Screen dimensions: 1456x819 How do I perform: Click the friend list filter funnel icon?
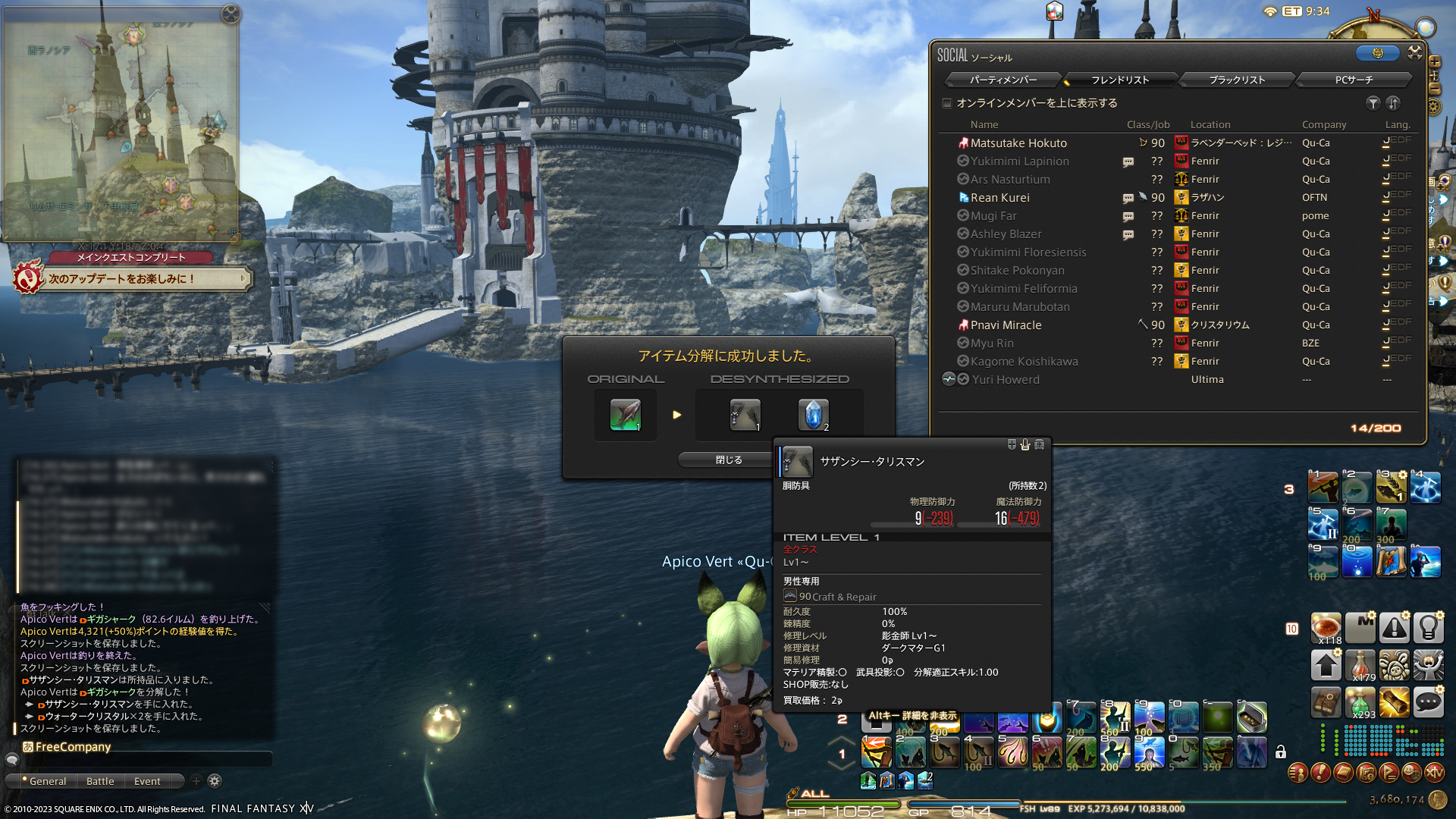pos(1373,103)
